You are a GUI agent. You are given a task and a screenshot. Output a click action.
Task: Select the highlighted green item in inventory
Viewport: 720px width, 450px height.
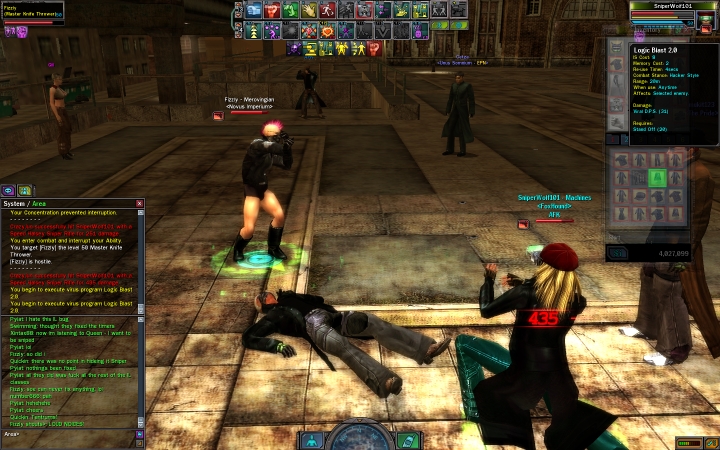tap(655, 178)
